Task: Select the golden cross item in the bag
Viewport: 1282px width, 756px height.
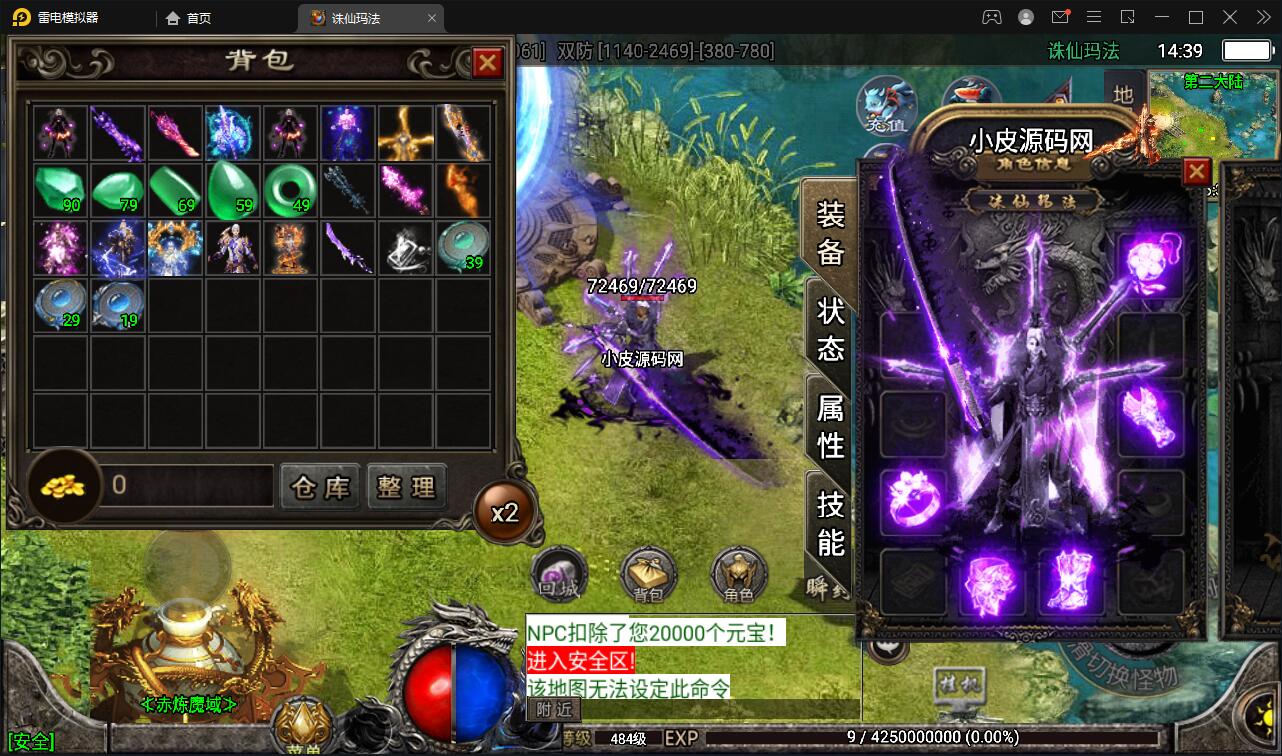Action: [x=405, y=133]
